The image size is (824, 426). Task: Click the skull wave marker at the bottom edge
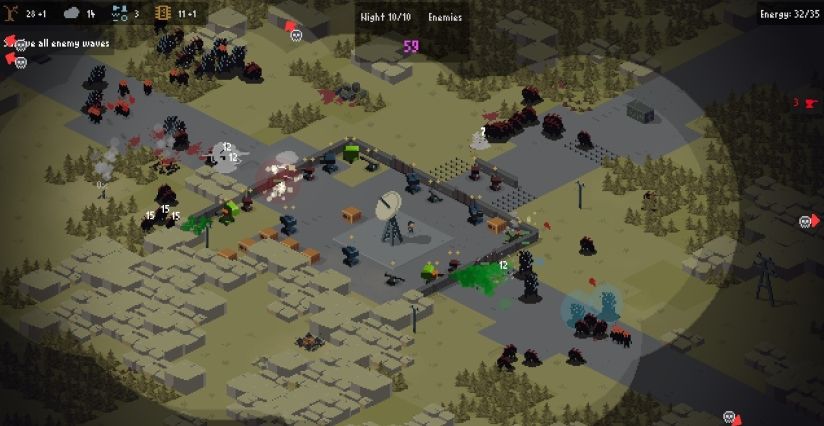coord(731,417)
